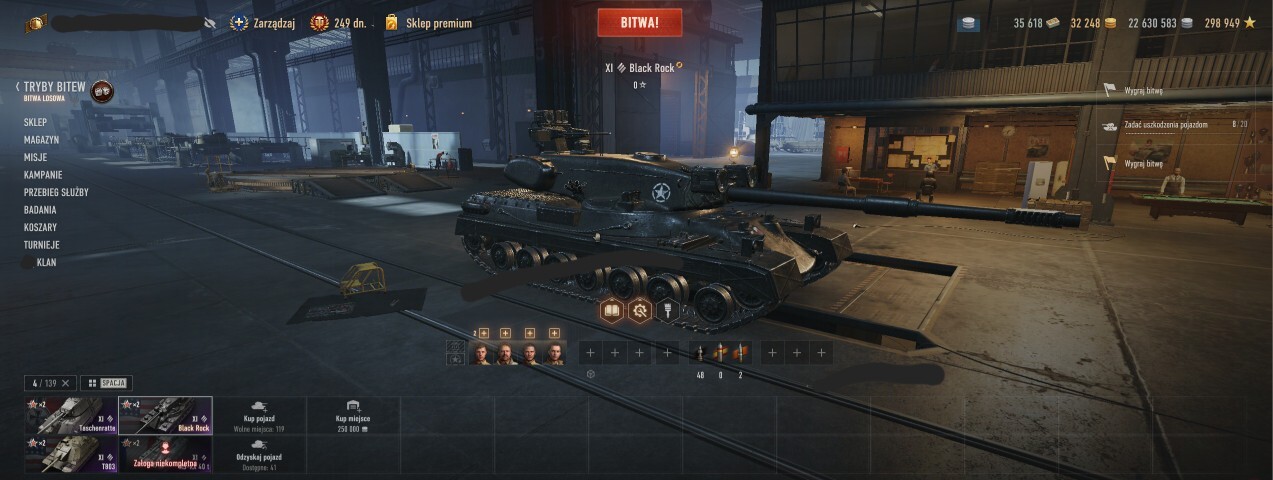Open the TURNIEJE tournaments page
This screenshot has width=1273, height=480.
pos(42,245)
